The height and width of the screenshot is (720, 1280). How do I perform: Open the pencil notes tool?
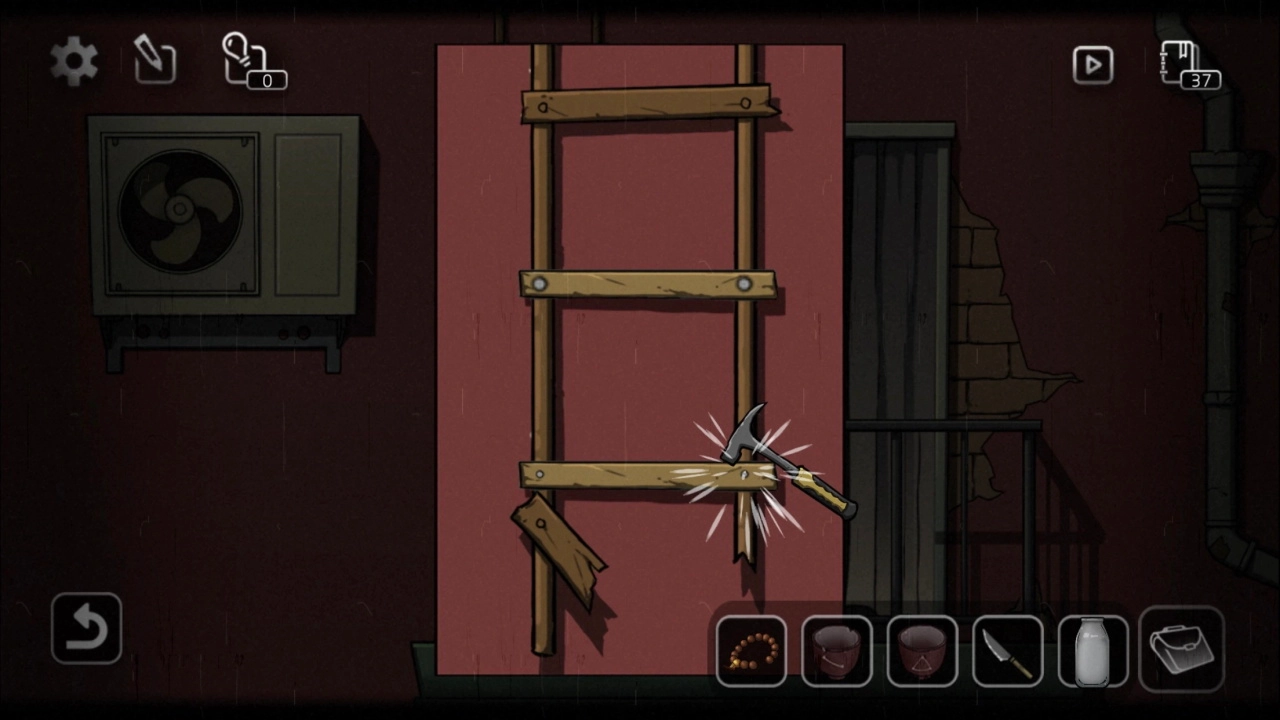click(155, 61)
